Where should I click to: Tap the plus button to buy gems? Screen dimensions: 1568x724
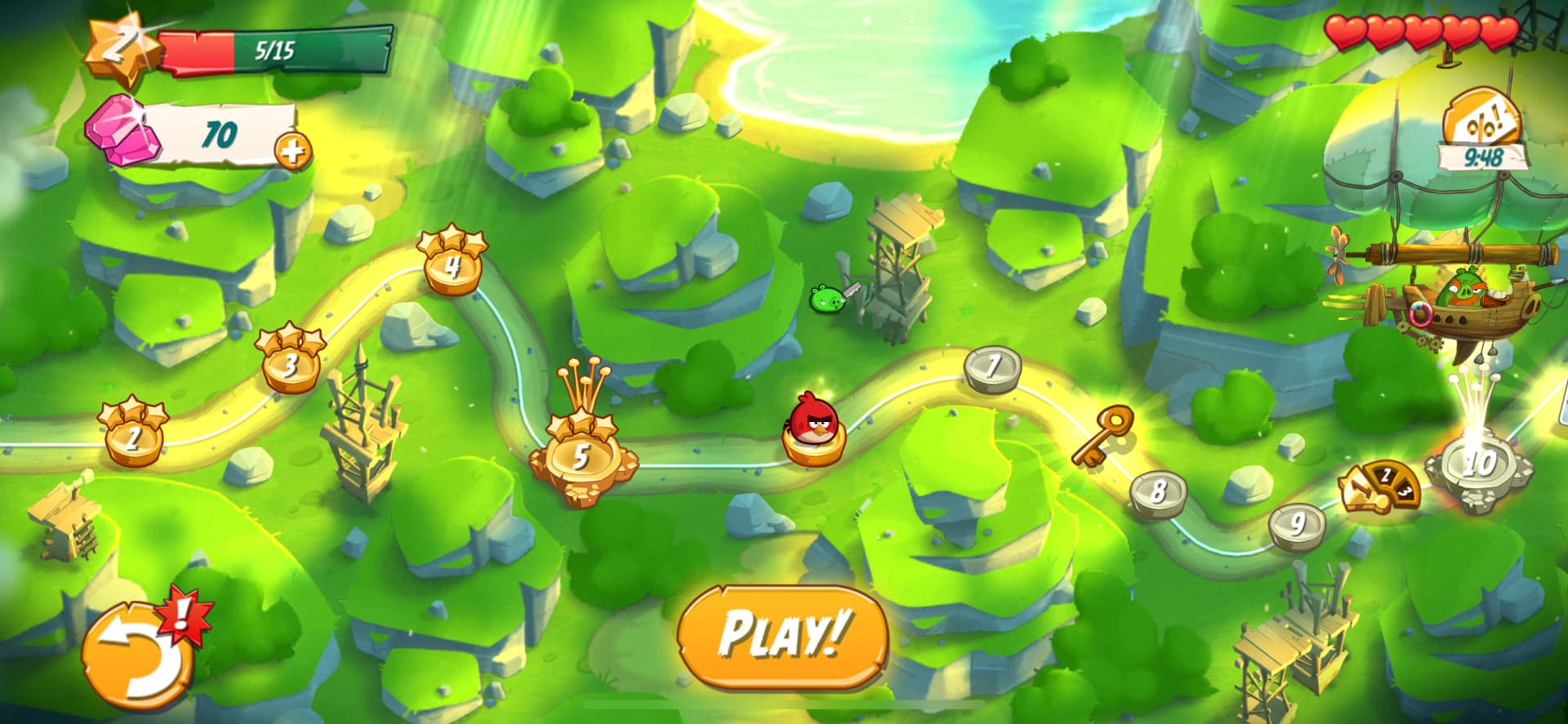click(294, 150)
